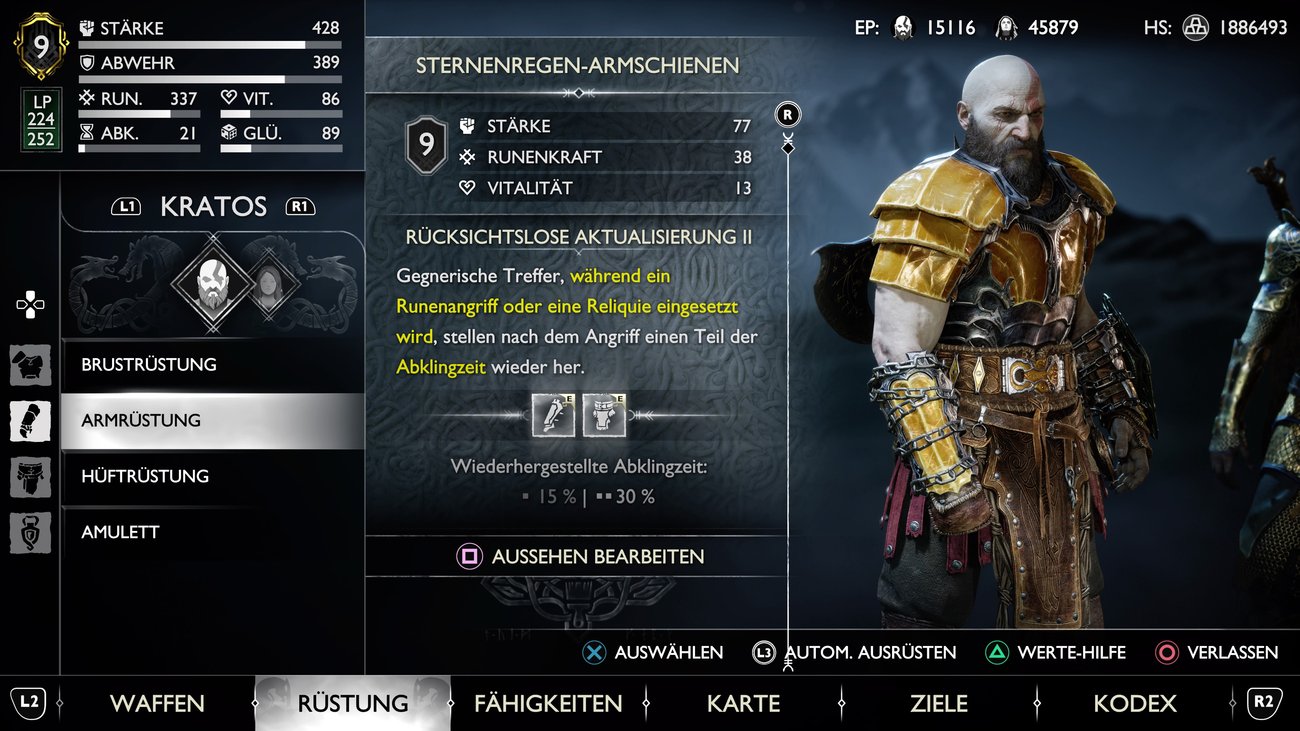Image resolution: width=1300 pixels, height=731 pixels.
Task: Select the waist armor icon in left sidebar
Action: [x=30, y=476]
